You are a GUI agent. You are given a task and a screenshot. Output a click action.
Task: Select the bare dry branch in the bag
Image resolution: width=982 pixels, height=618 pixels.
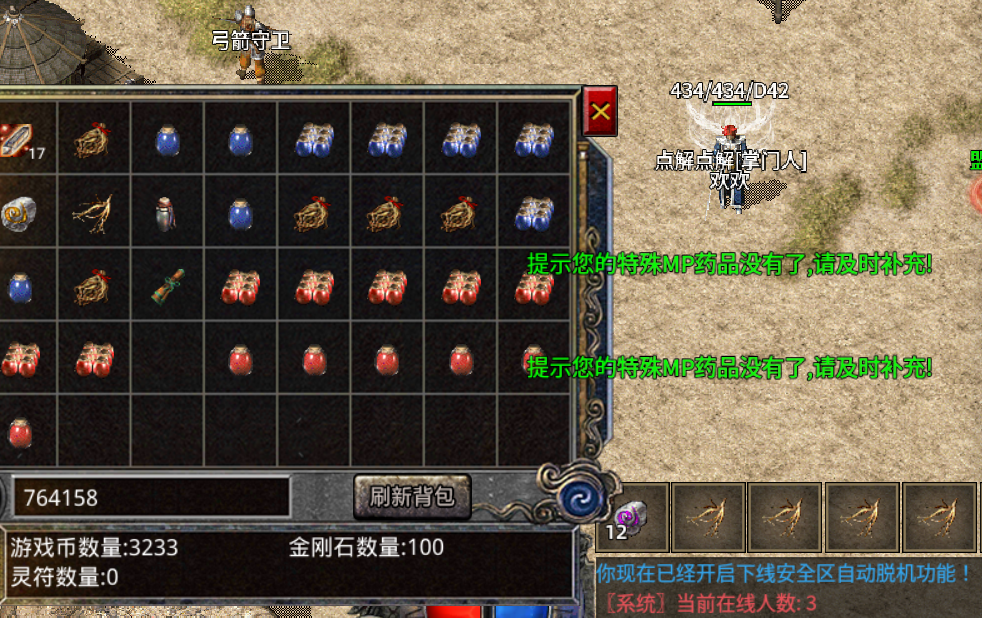[x=93, y=213]
